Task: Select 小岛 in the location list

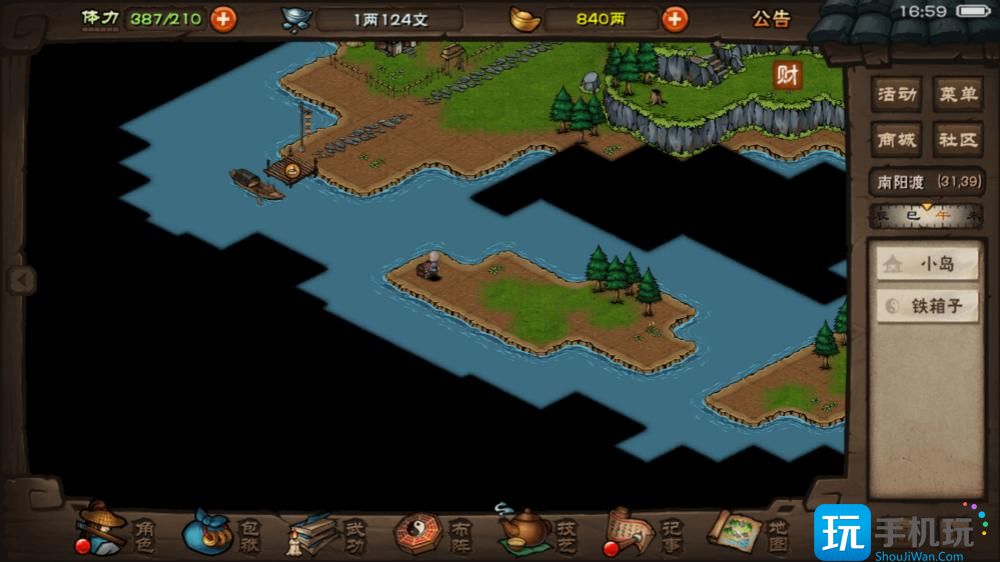Action: click(927, 264)
